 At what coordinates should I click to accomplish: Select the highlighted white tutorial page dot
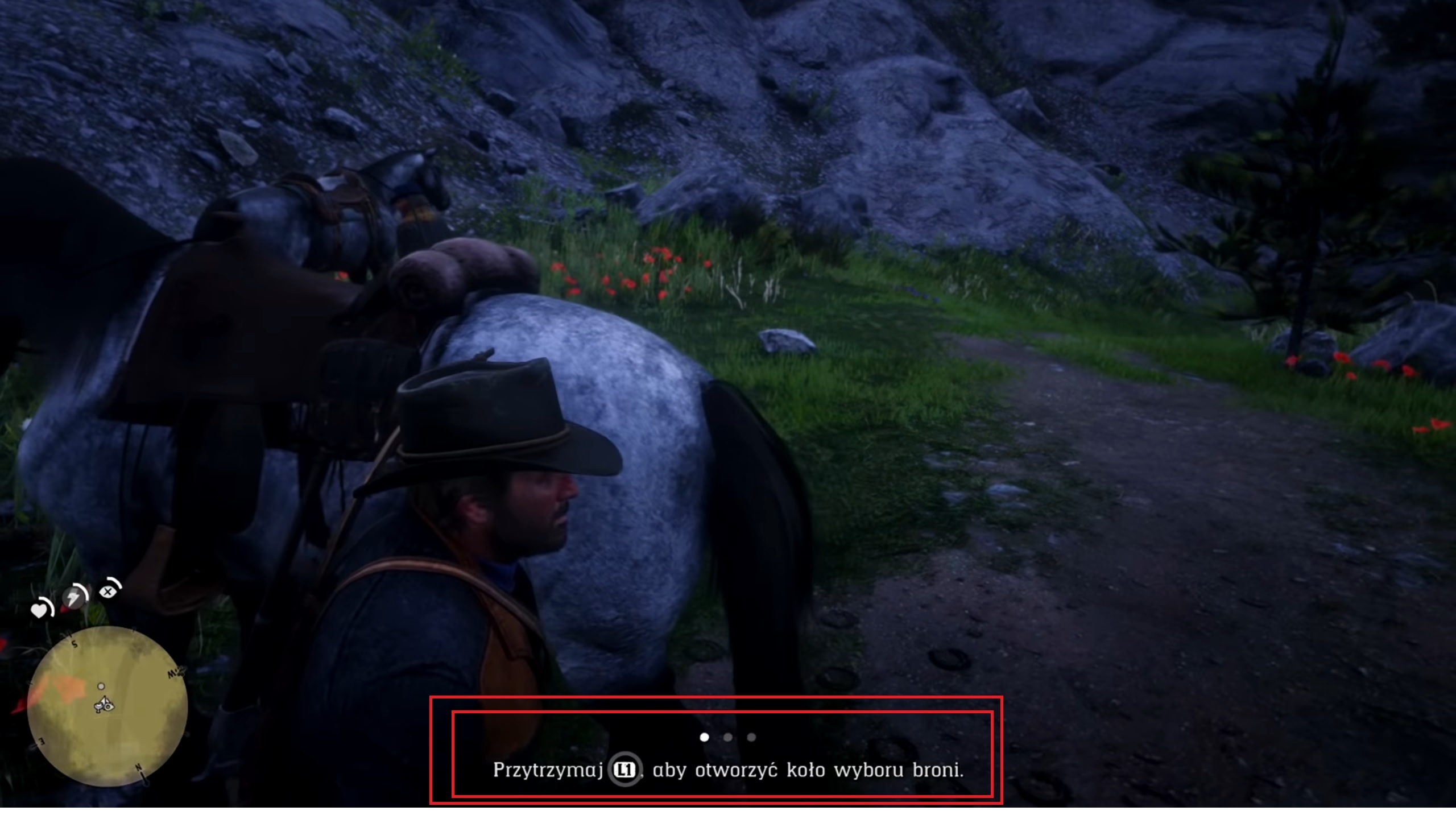(x=704, y=737)
